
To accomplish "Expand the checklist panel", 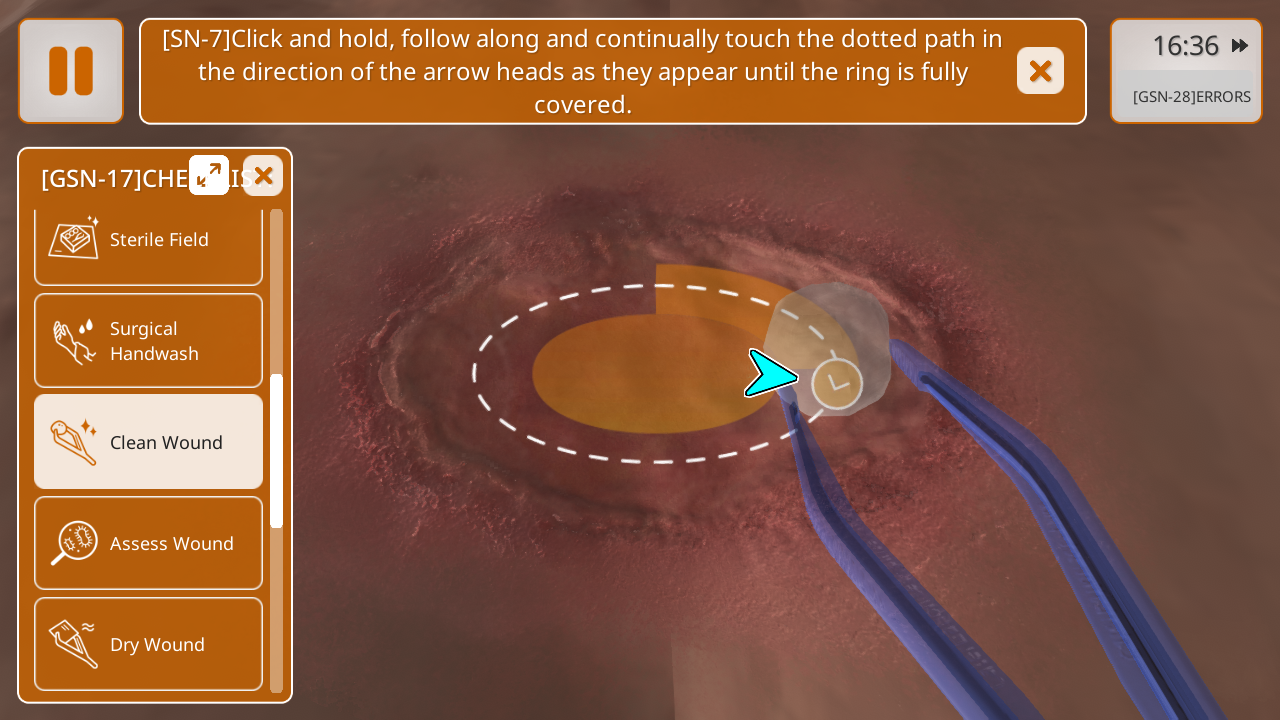I will point(209,175).
